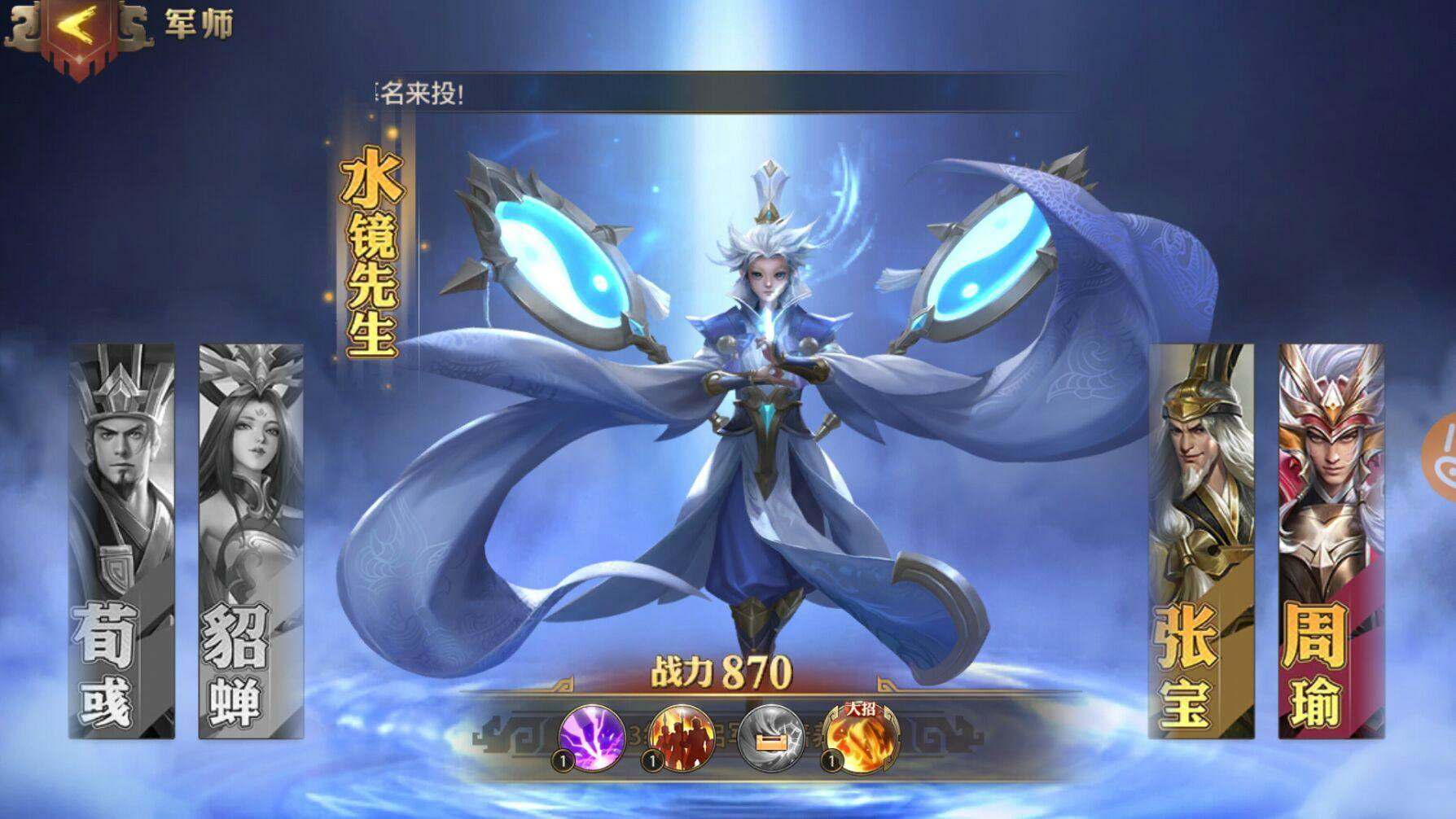Click the 战力 870 power display

click(719, 669)
